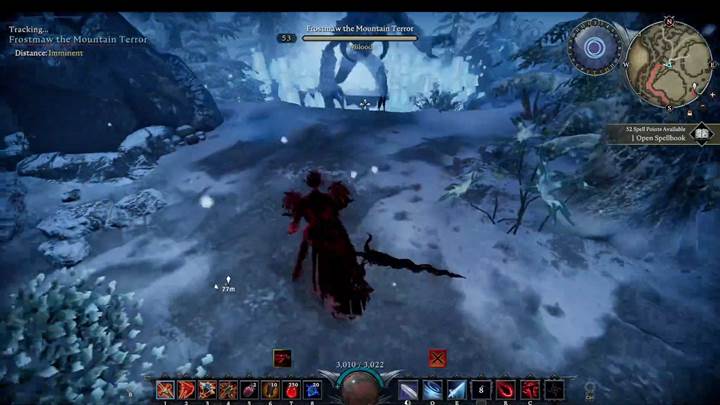Viewport: 720px width, 405px height.
Task: Activate the red swirl spell on R
Action: click(506, 389)
